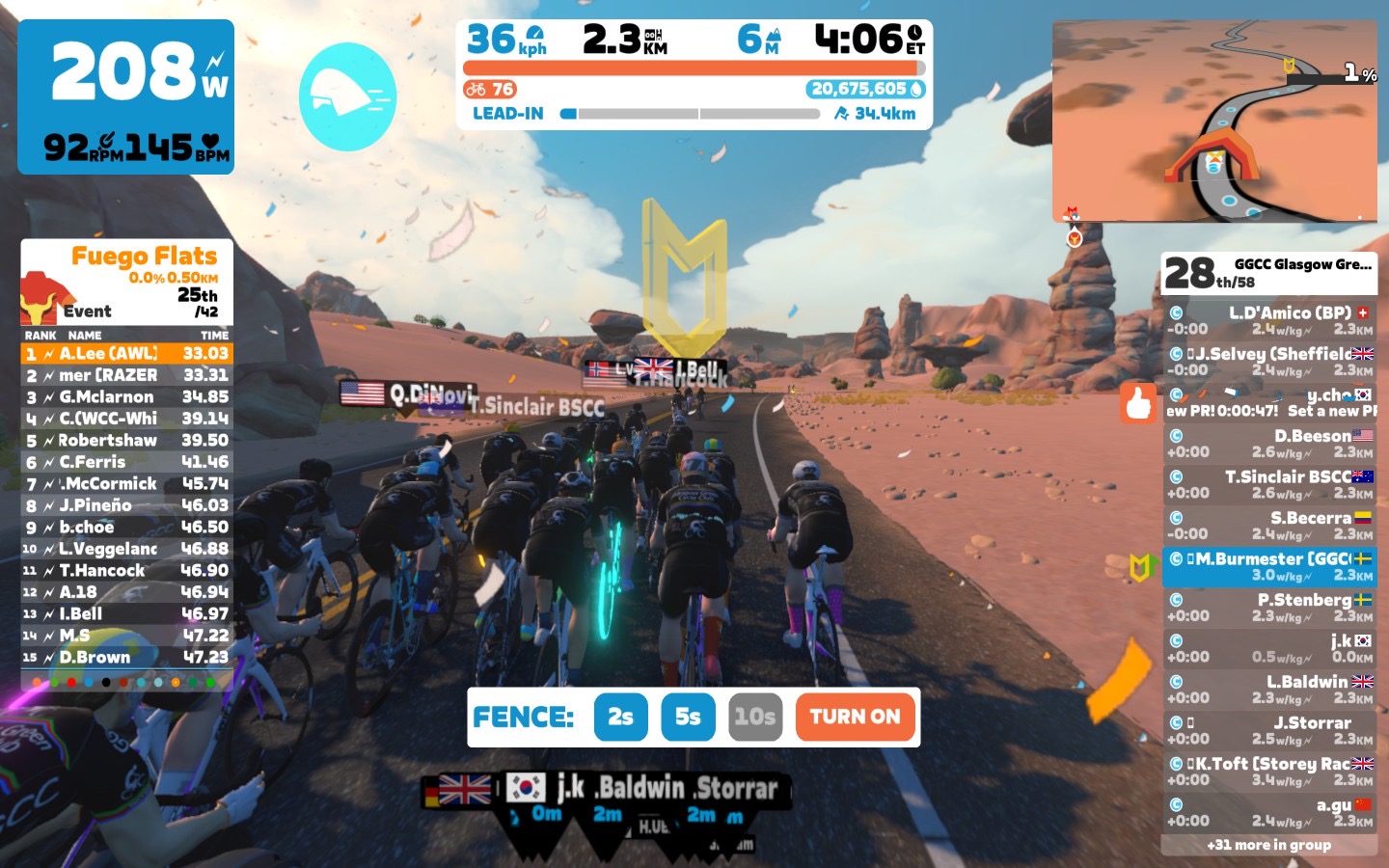
Task: Show the +31 more in group
Action: coord(1268,845)
